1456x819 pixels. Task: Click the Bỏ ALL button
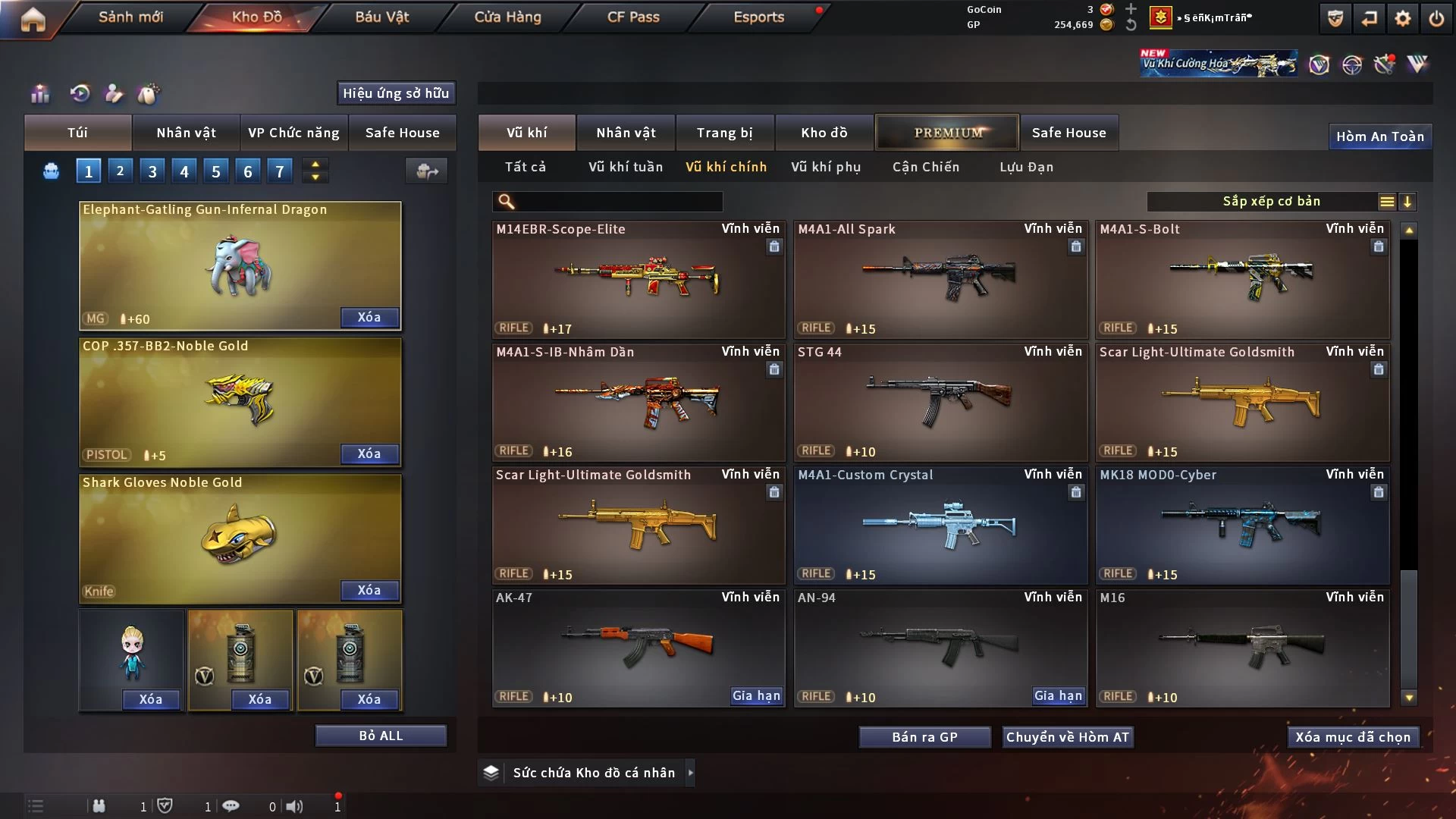coord(381,736)
